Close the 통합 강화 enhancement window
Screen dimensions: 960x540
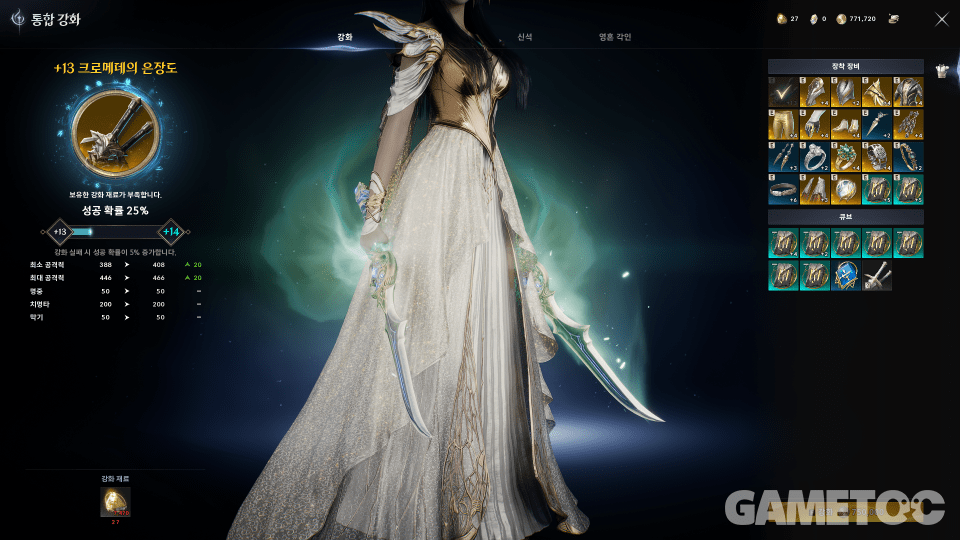coord(941,18)
